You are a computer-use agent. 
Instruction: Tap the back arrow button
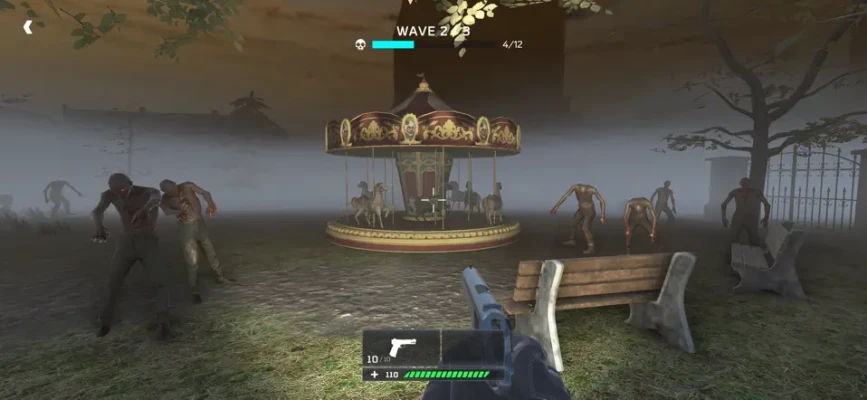28,27
